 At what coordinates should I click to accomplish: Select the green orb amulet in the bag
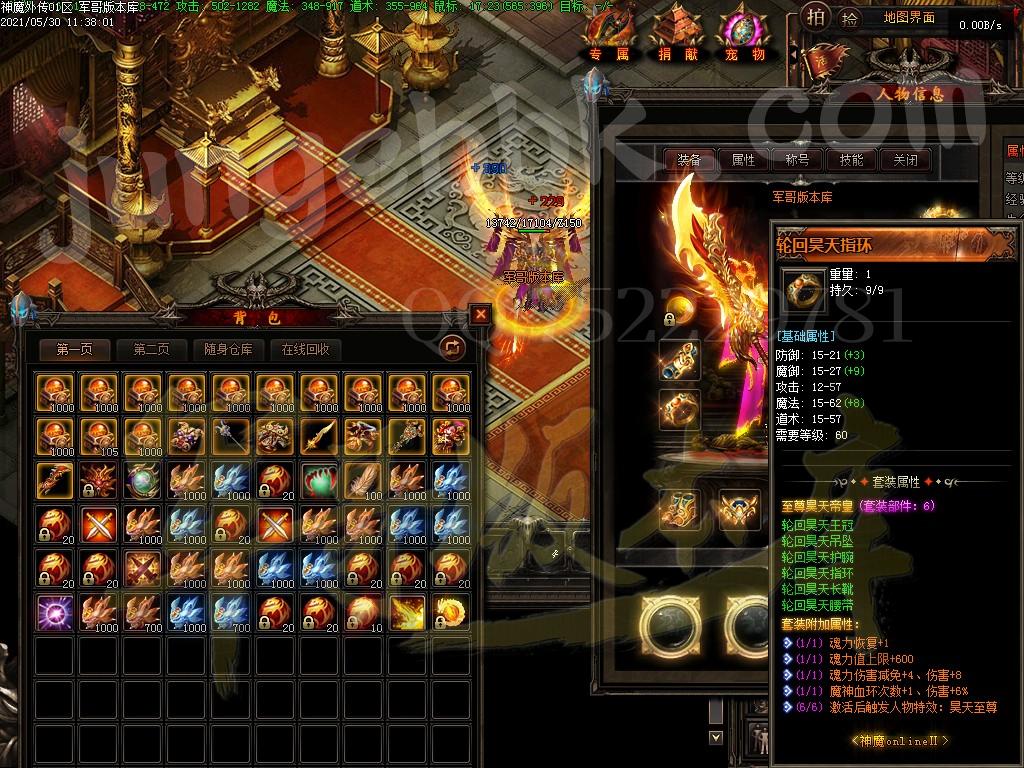pos(318,479)
